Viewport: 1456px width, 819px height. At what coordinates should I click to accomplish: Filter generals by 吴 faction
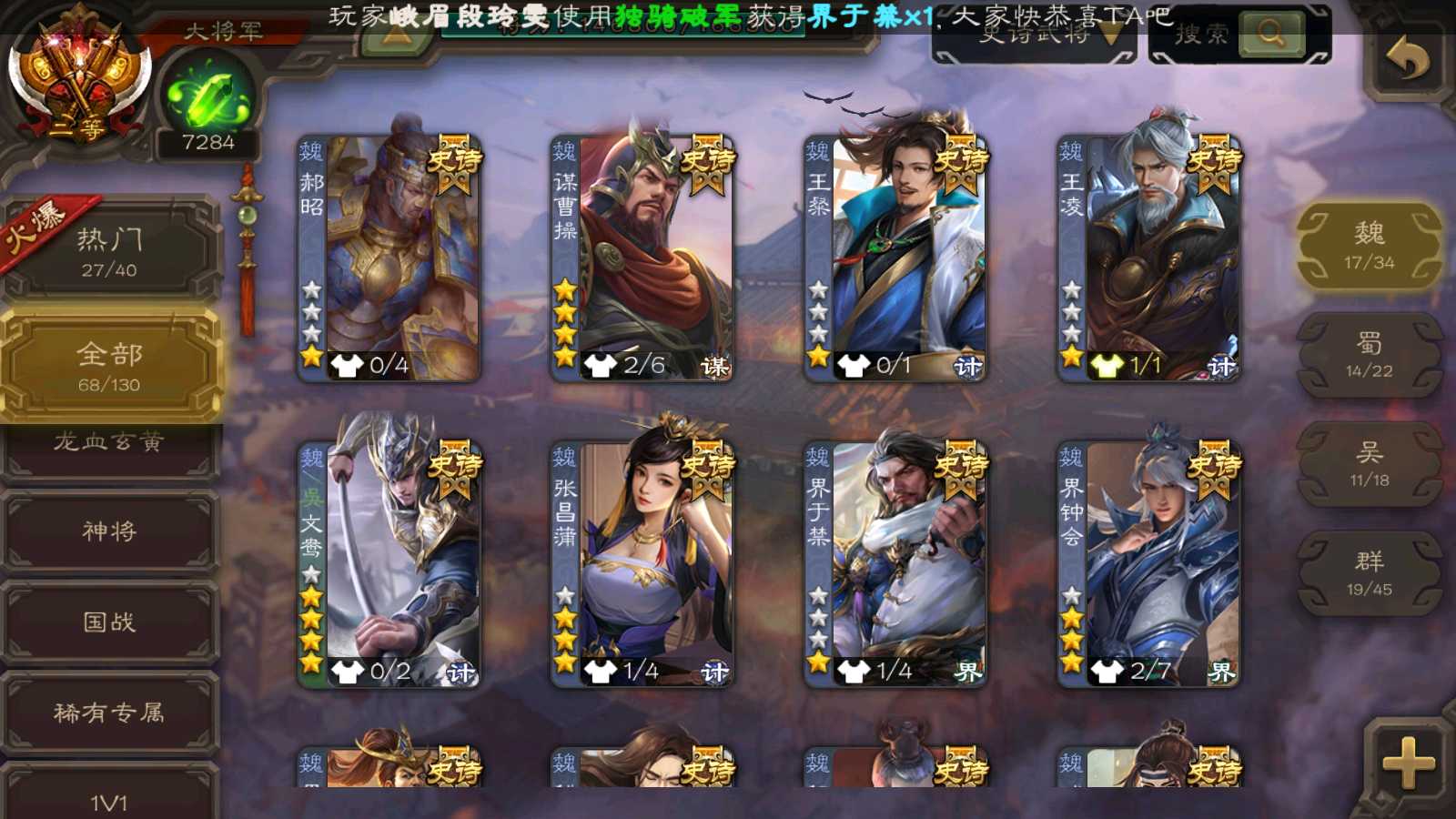[x=1369, y=464]
